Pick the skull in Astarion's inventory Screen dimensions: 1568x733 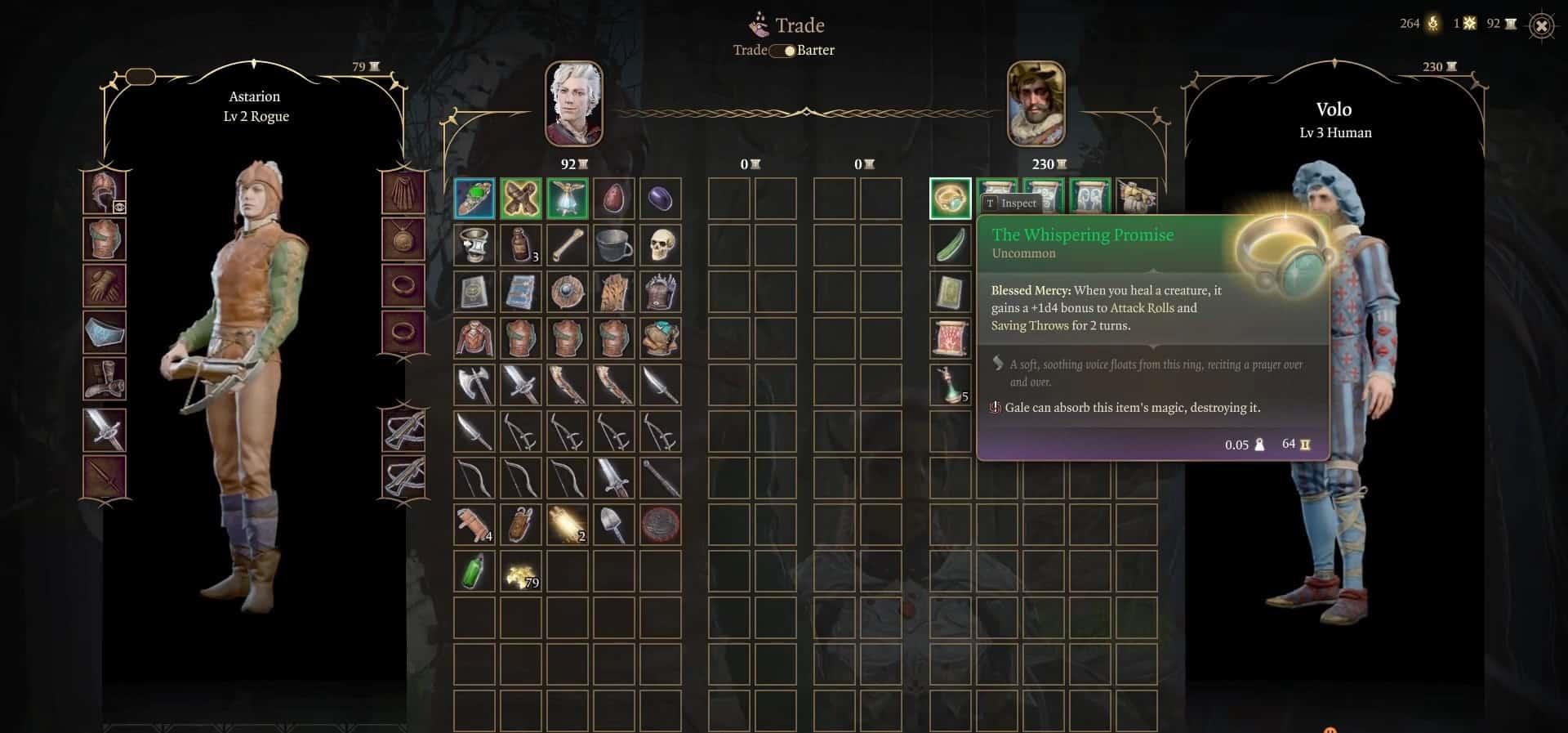tap(660, 245)
